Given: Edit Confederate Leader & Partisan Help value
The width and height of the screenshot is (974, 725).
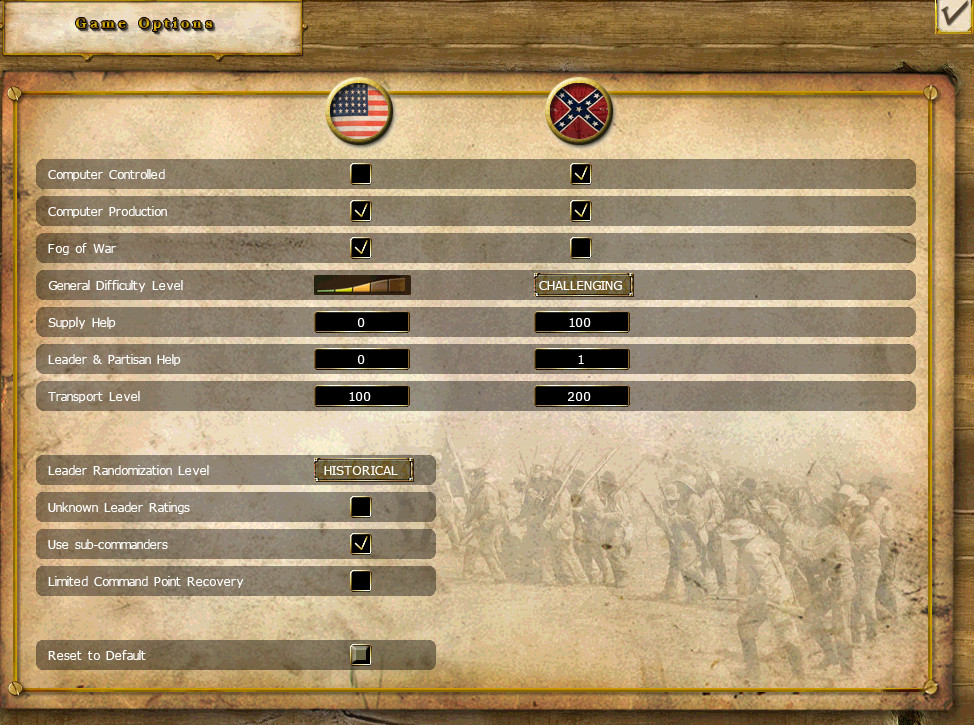Looking at the screenshot, I should 582,359.
